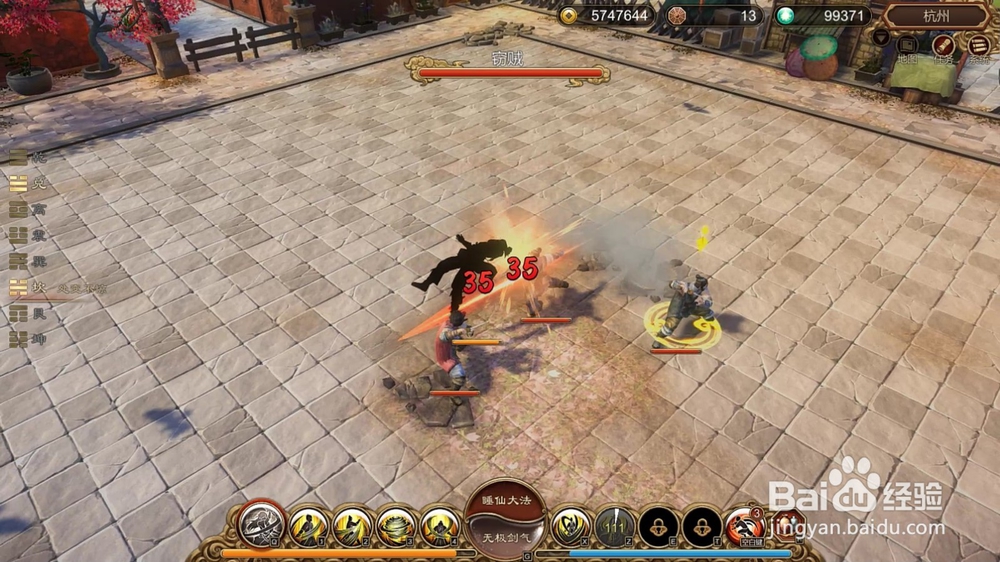Select the 坎 trigram entry
The height and width of the screenshot is (562, 1000).
click(x=25, y=287)
